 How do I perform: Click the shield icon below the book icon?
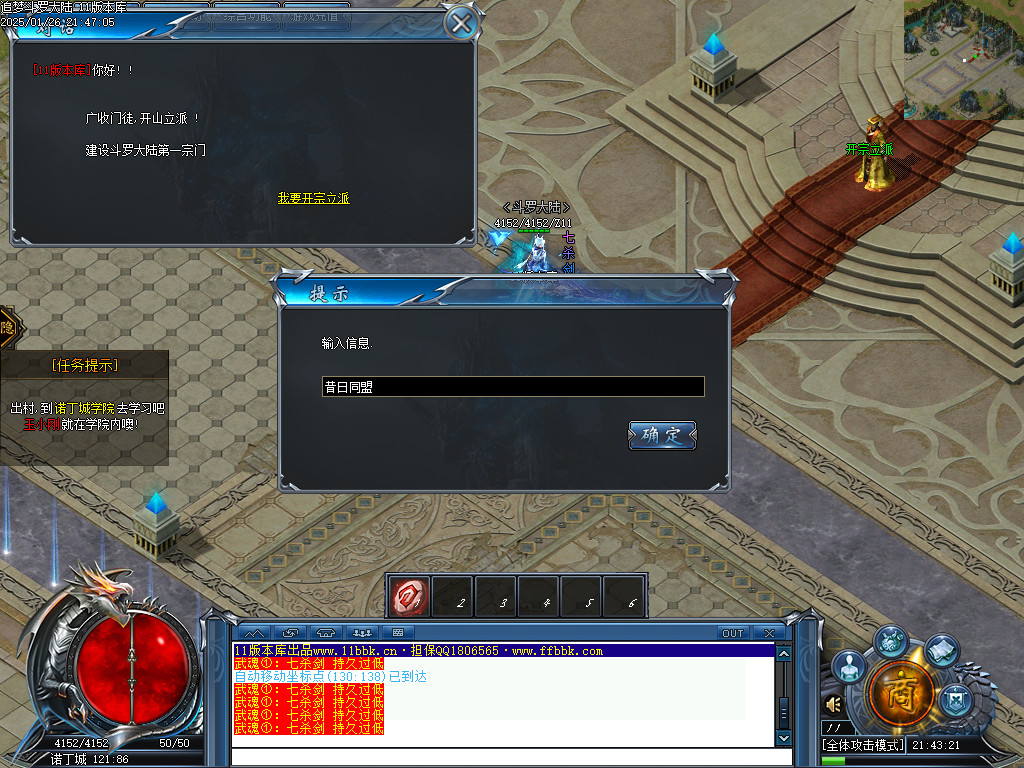(x=958, y=695)
